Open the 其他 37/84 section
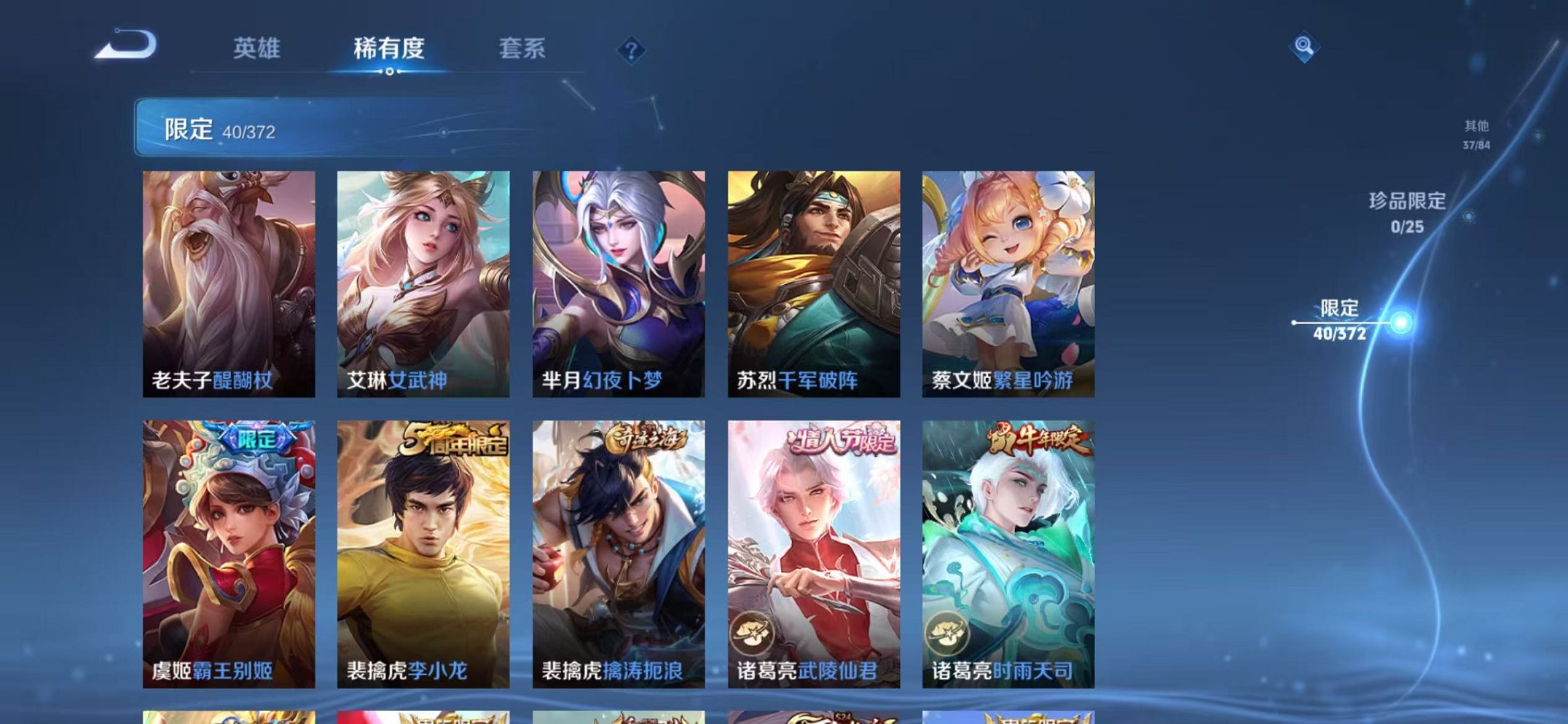1568x724 pixels. click(x=1476, y=135)
